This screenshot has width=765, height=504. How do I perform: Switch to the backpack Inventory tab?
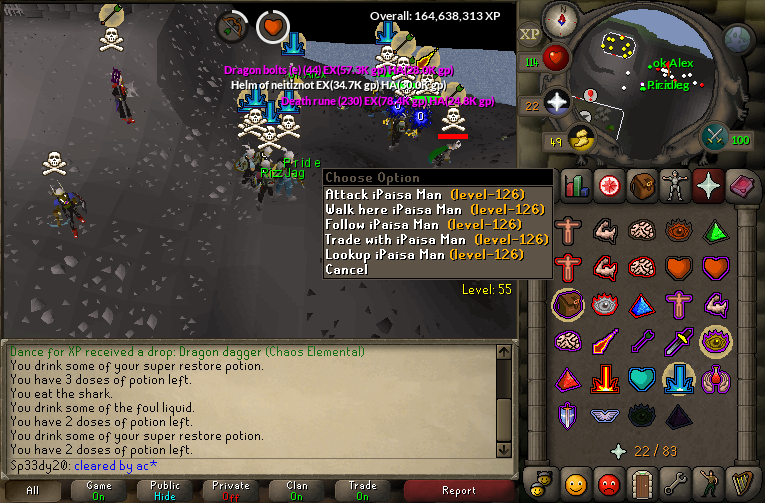coord(642,185)
